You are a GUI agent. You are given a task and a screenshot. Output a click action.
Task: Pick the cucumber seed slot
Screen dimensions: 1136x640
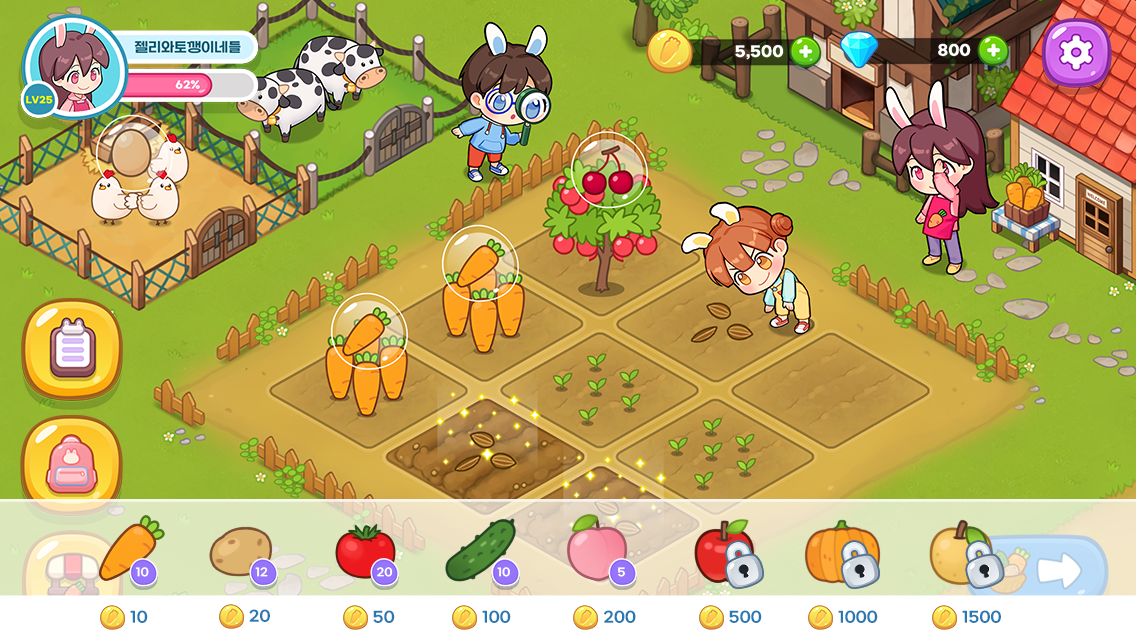480,552
